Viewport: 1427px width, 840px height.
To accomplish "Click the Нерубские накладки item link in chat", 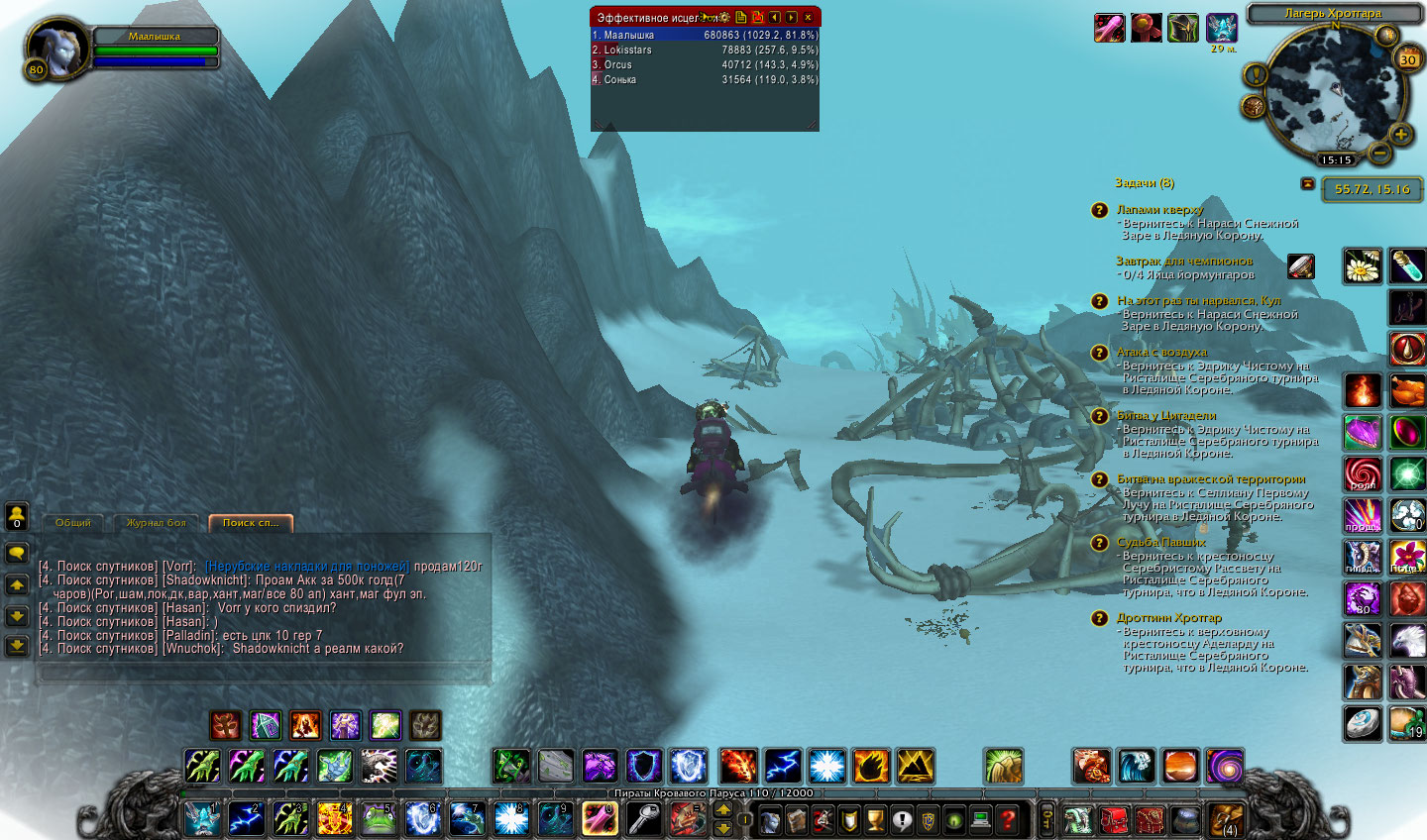I will click(307, 567).
